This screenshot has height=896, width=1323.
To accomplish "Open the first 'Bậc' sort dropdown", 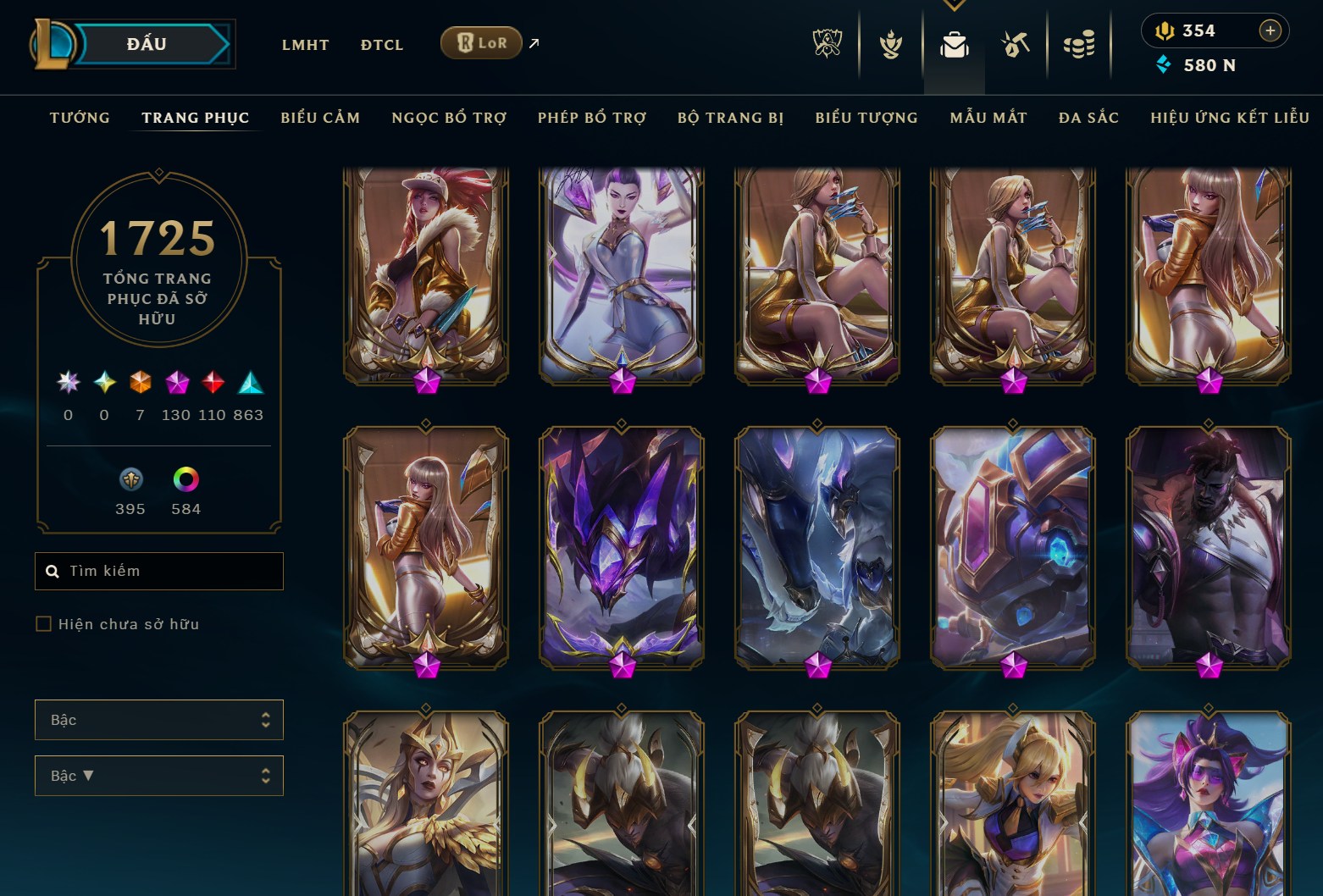I will [x=158, y=719].
